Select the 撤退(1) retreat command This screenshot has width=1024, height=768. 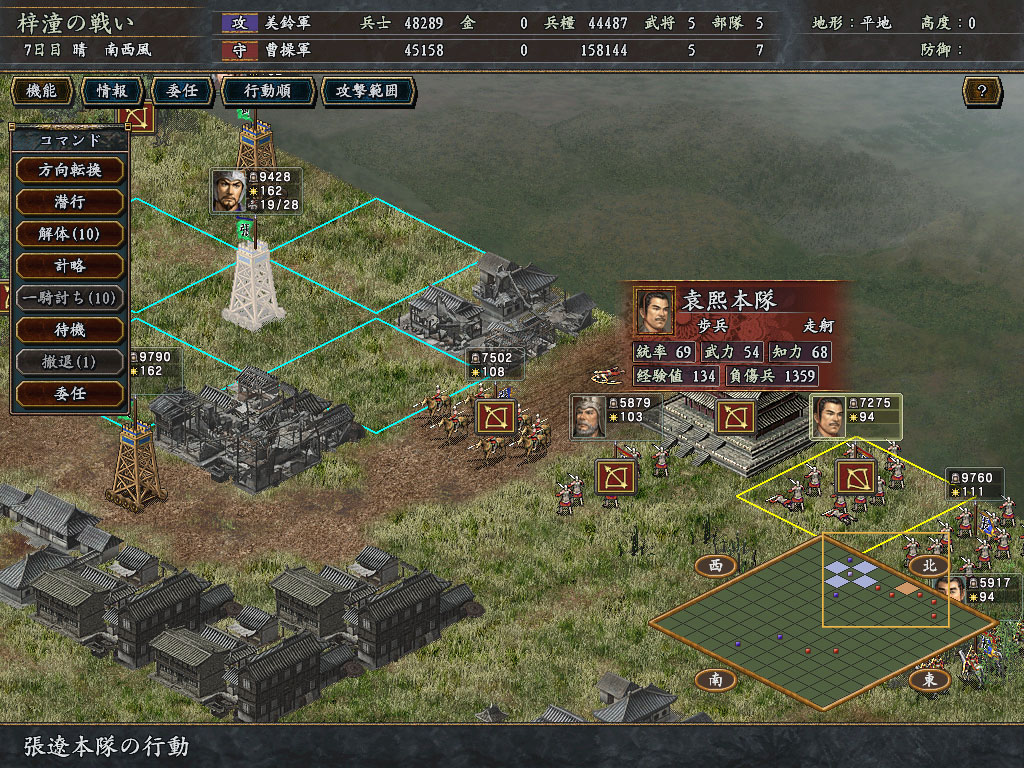click(x=70, y=361)
